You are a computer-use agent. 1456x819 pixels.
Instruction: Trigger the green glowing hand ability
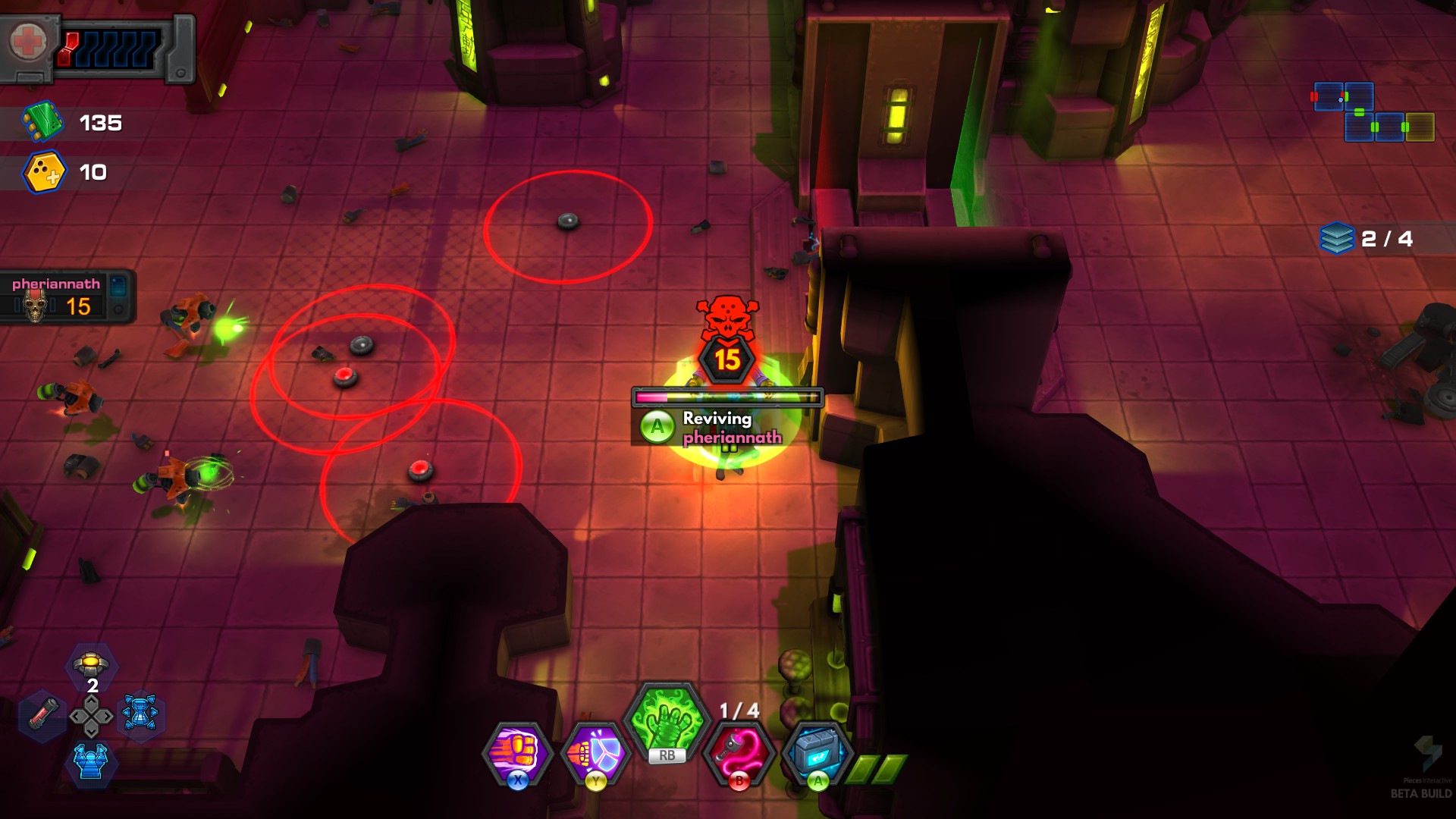(x=667, y=720)
